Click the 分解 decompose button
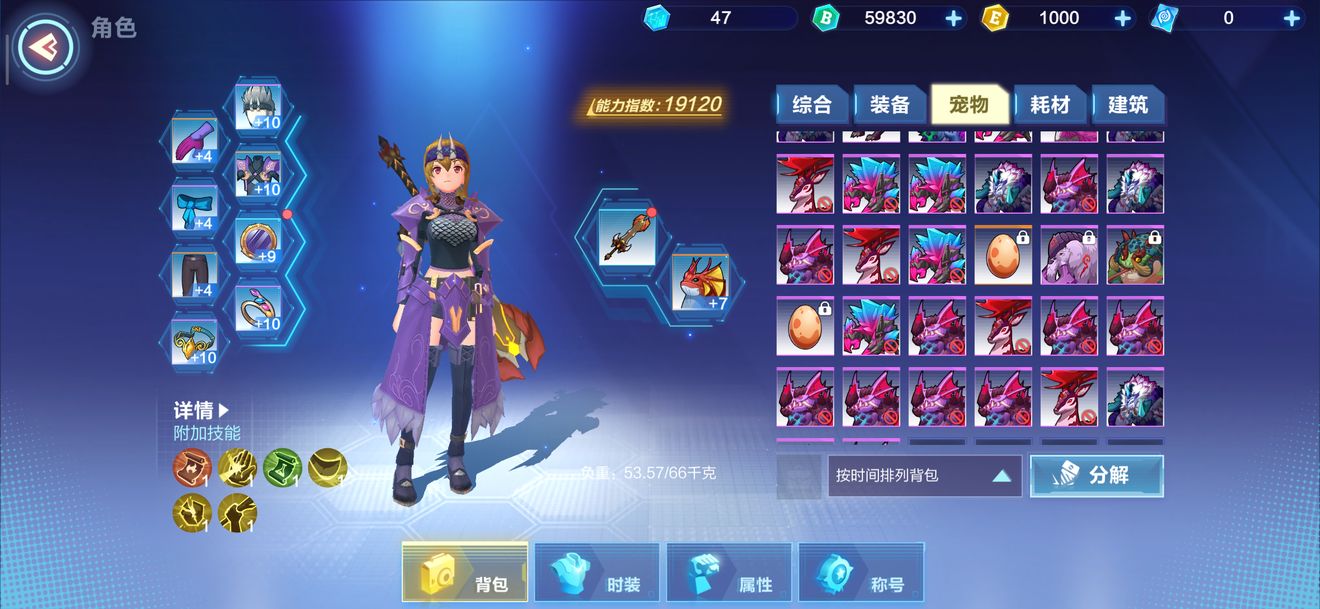The width and height of the screenshot is (1320, 609). coord(1097,476)
